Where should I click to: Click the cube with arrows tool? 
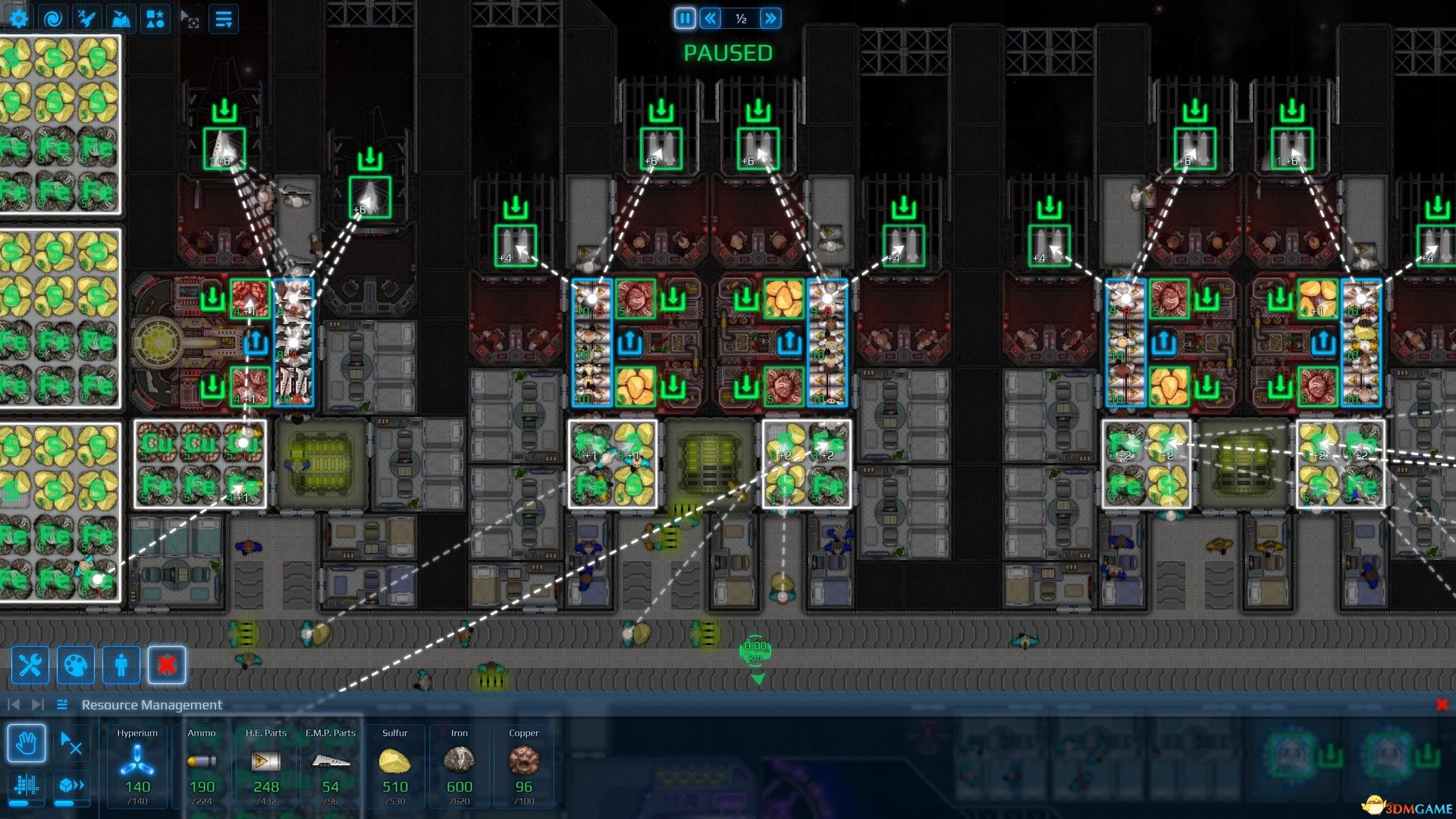(x=71, y=786)
